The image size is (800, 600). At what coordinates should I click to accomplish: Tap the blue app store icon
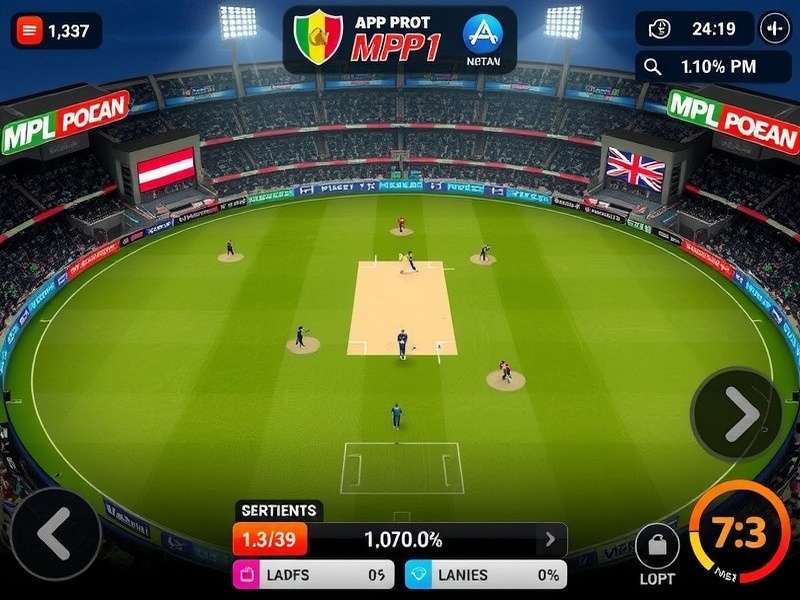pyautogui.click(x=483, y=34)
